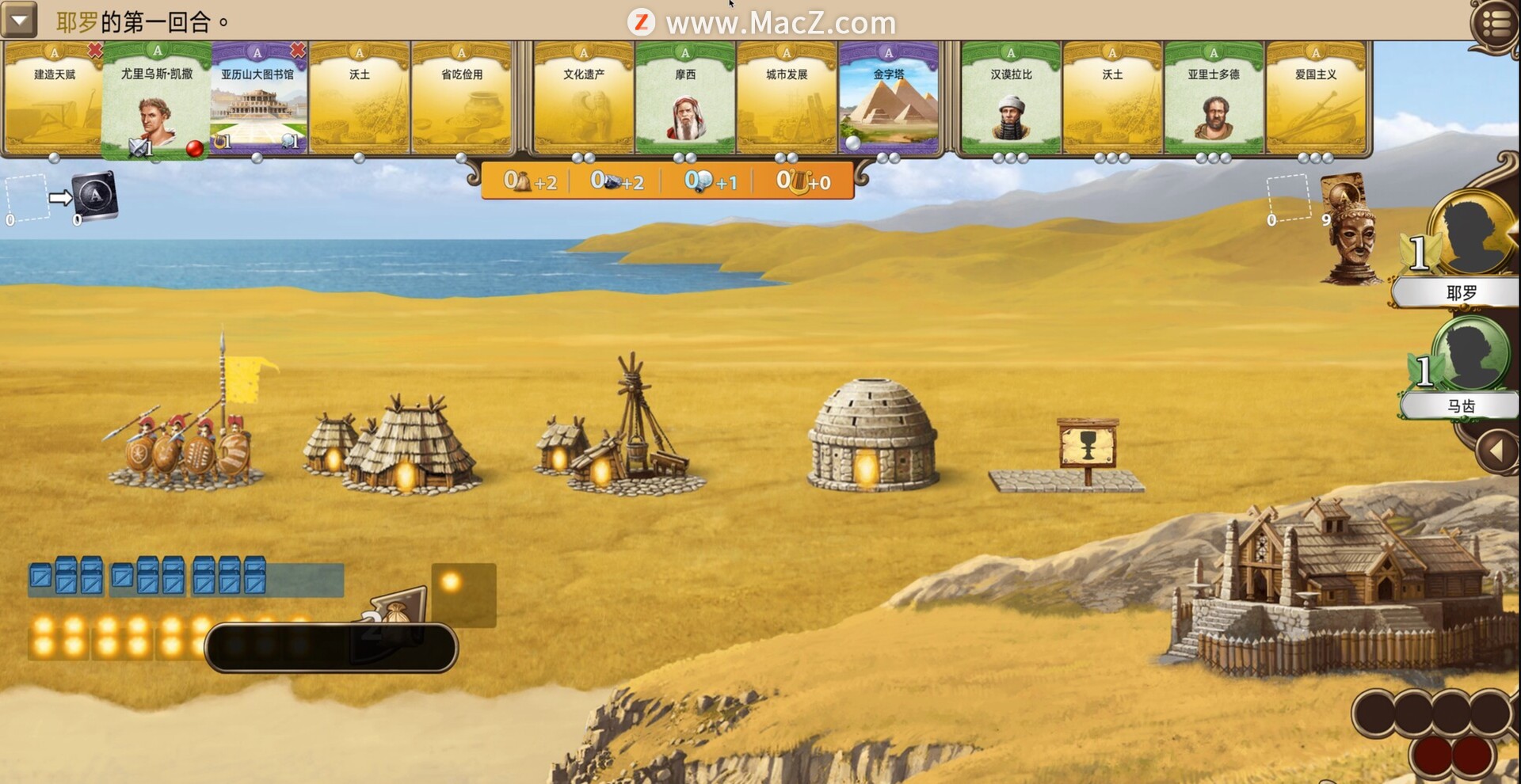1521x784 pixels.
Task: Select the 文化遗产 card
Action: (584, 99)
